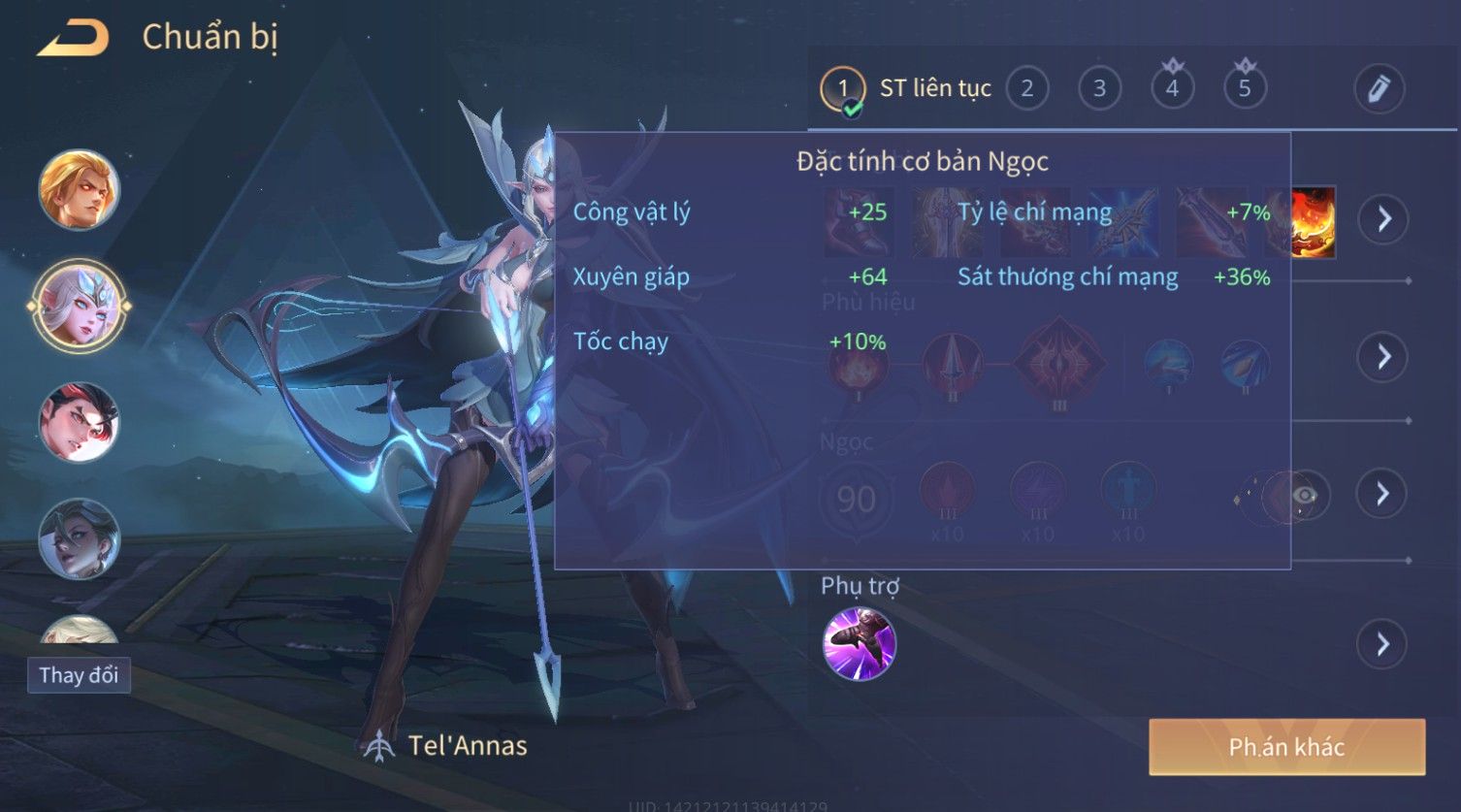This screenshot has width=1461, height=812.
Task: Open the equipment build arrow
Action: click(1383, 219)
